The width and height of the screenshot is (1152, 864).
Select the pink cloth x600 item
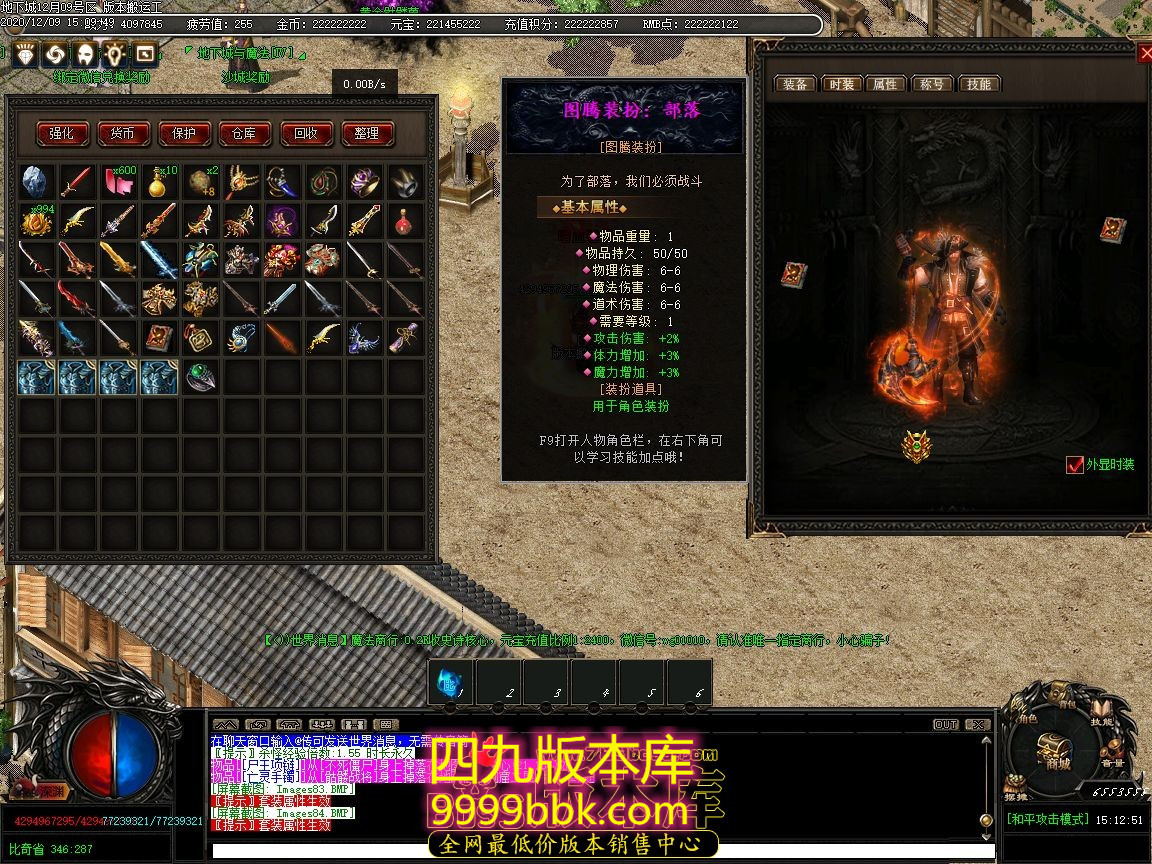click(x=118, y=181)
